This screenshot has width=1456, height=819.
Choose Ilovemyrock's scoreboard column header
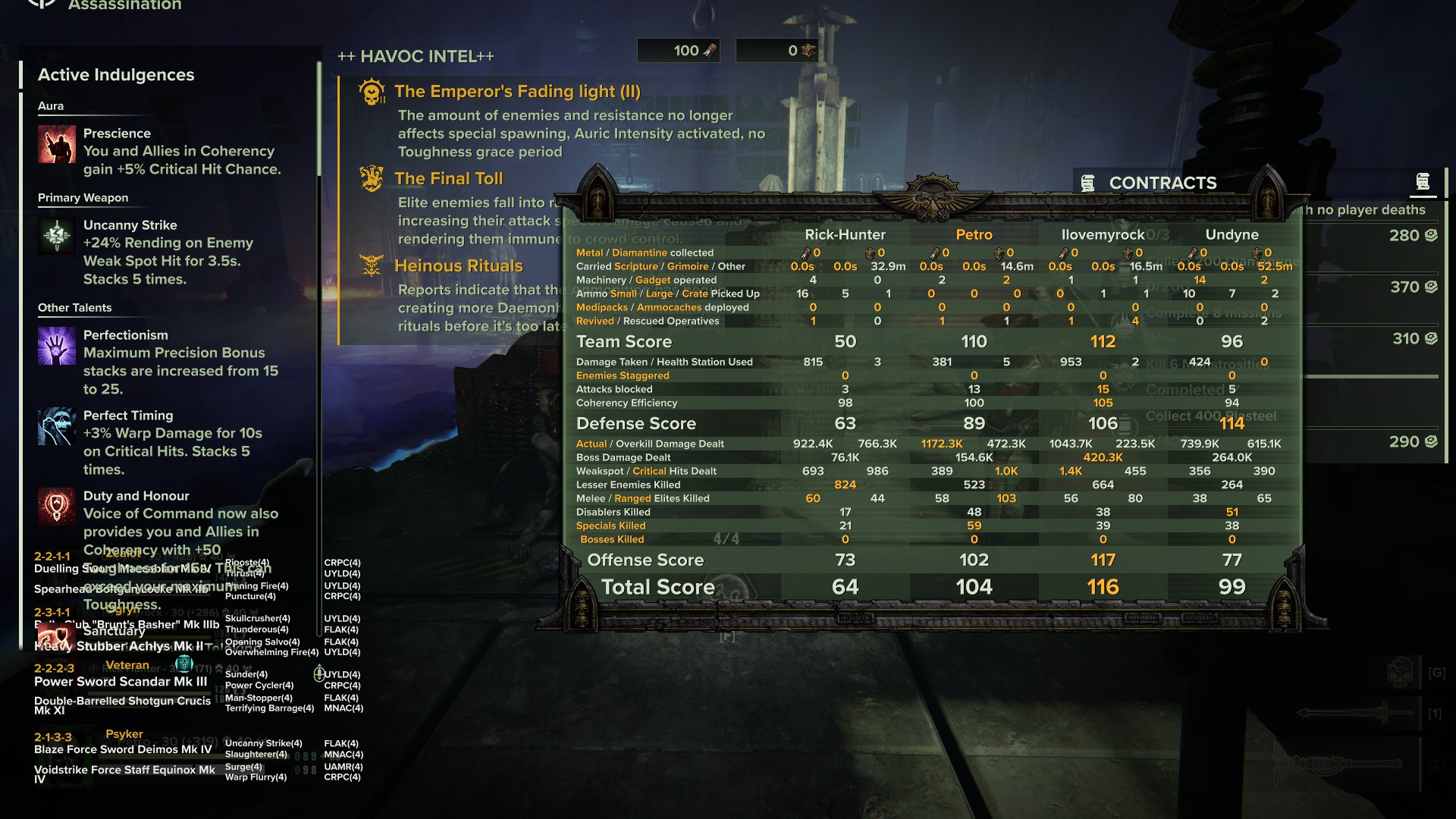1103,235
